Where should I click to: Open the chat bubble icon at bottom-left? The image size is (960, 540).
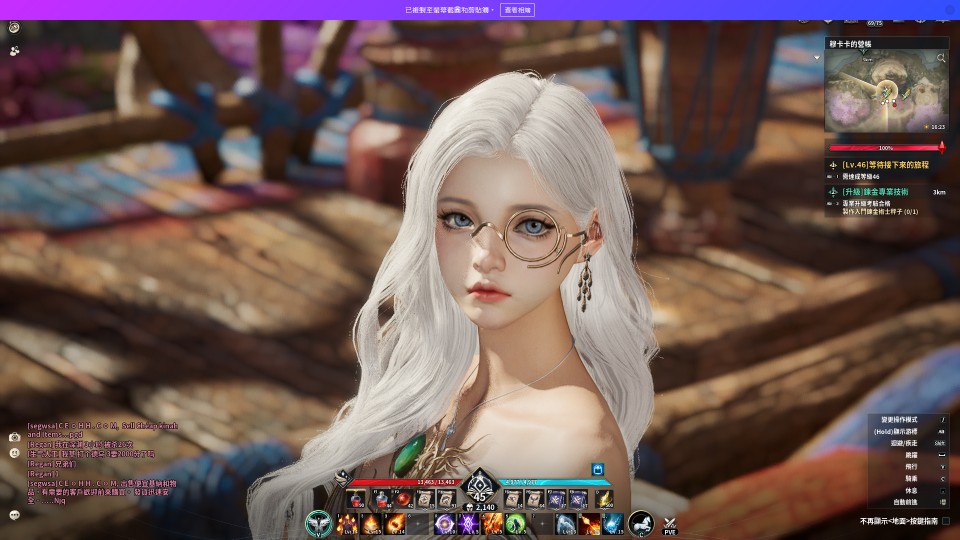tap(14, 515)
